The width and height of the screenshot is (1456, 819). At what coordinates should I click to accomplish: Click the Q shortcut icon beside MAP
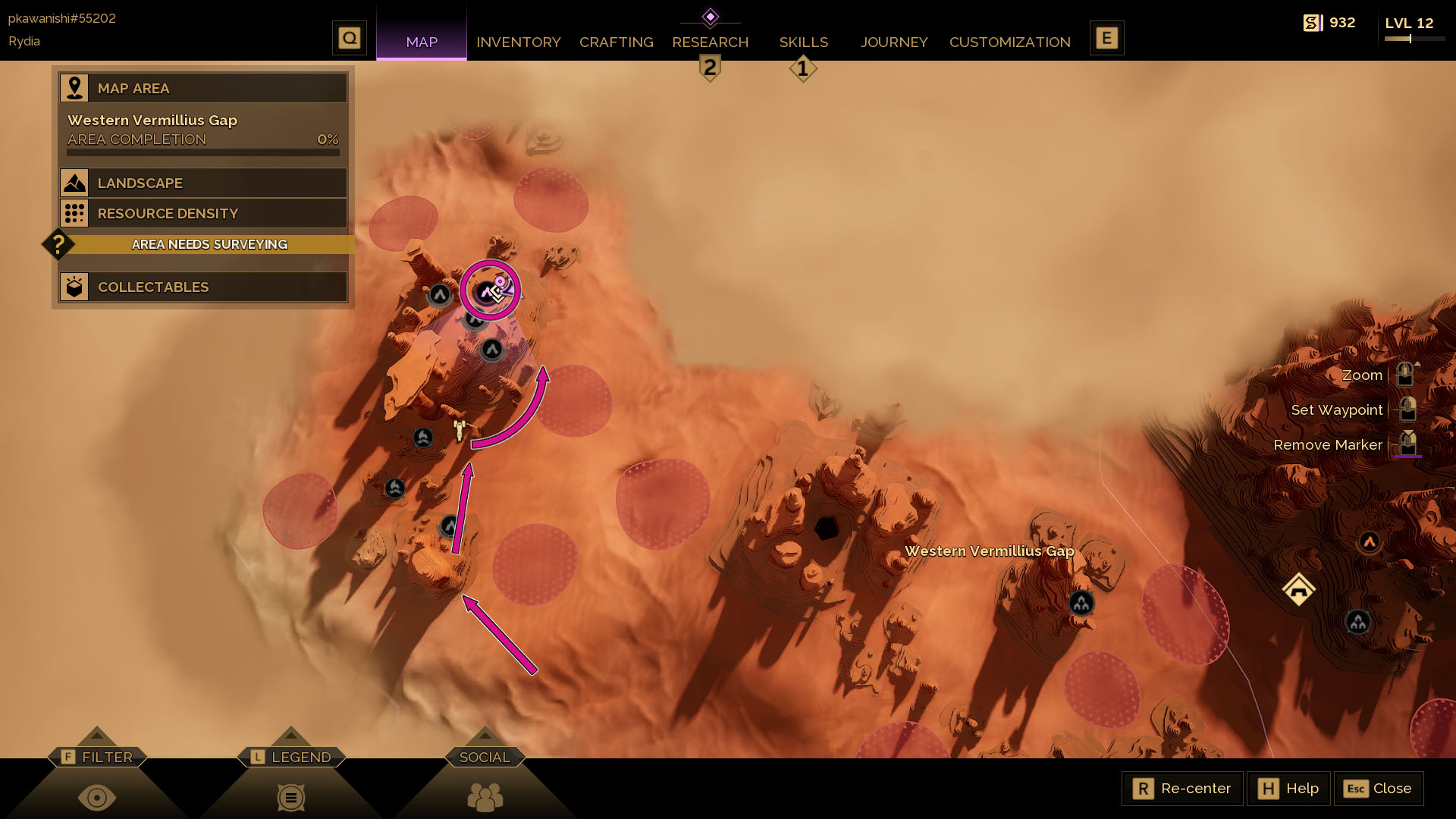[x=350, y=36]
